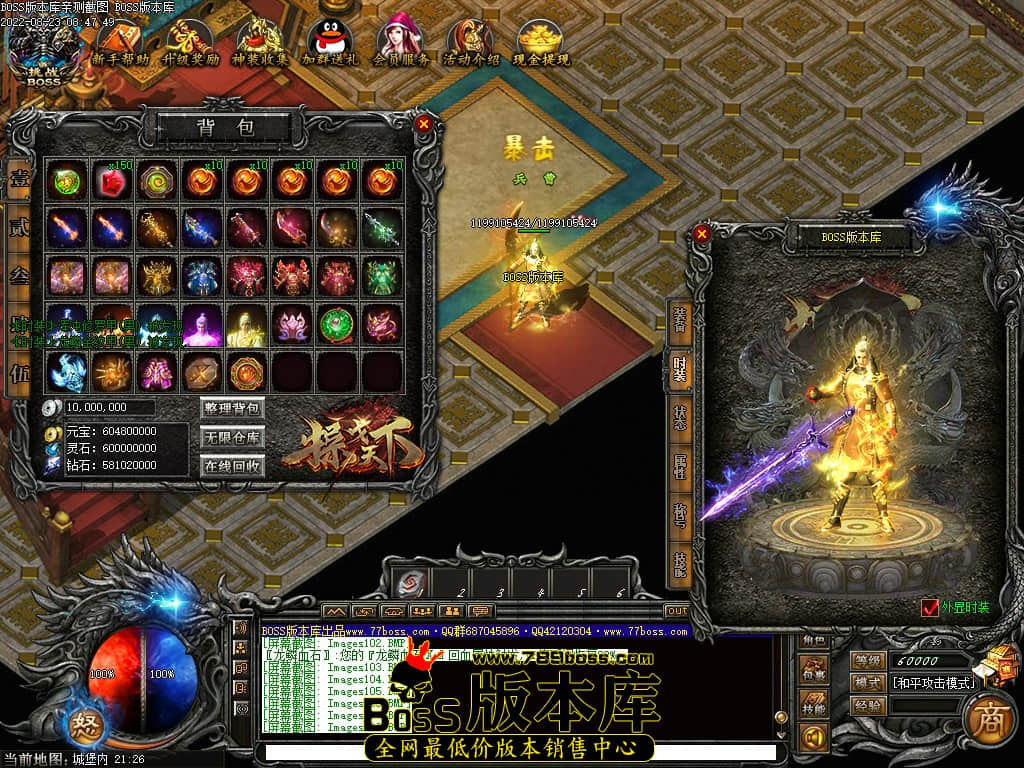This screenshot has width=1024, height=768.
Task: Open the 升级奖励 level-up rewards
Action: click(x=190, y=42)
